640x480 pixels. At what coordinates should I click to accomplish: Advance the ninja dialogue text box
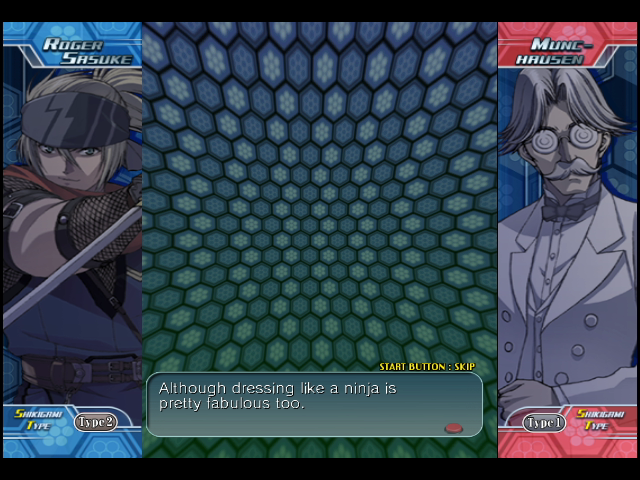tap(314, 404)
